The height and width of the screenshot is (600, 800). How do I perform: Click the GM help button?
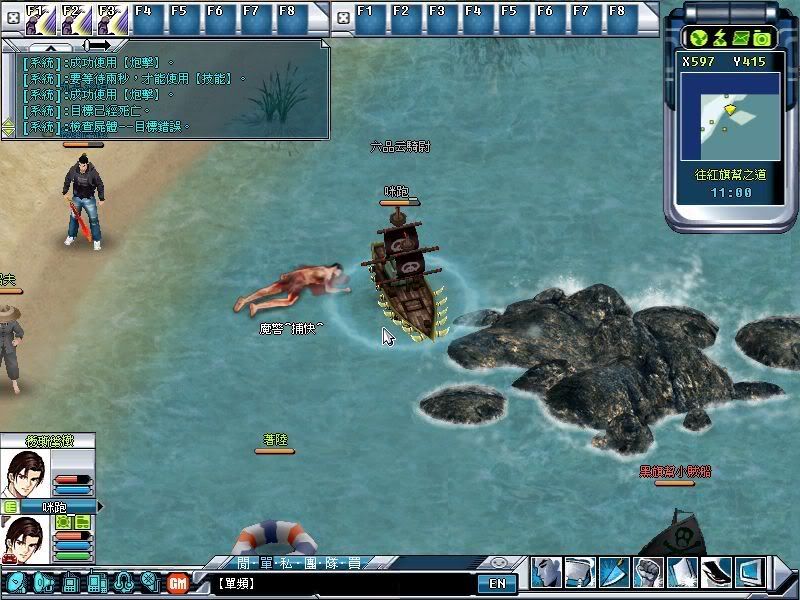pyautogui.click(x=178, y=581)
